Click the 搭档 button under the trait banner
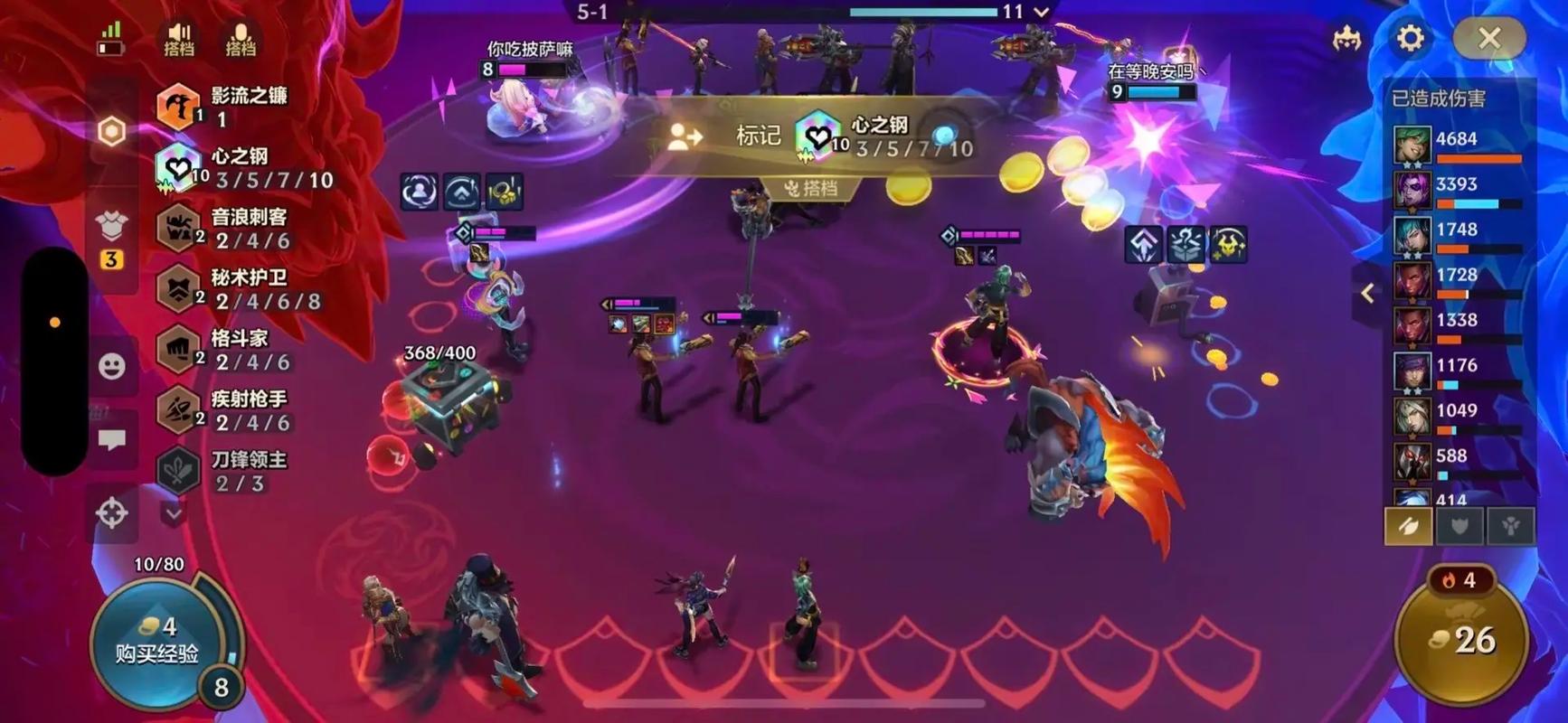The height and width of the screenshot is (723, 1568). pyautogui.click(x=810, y=188)
